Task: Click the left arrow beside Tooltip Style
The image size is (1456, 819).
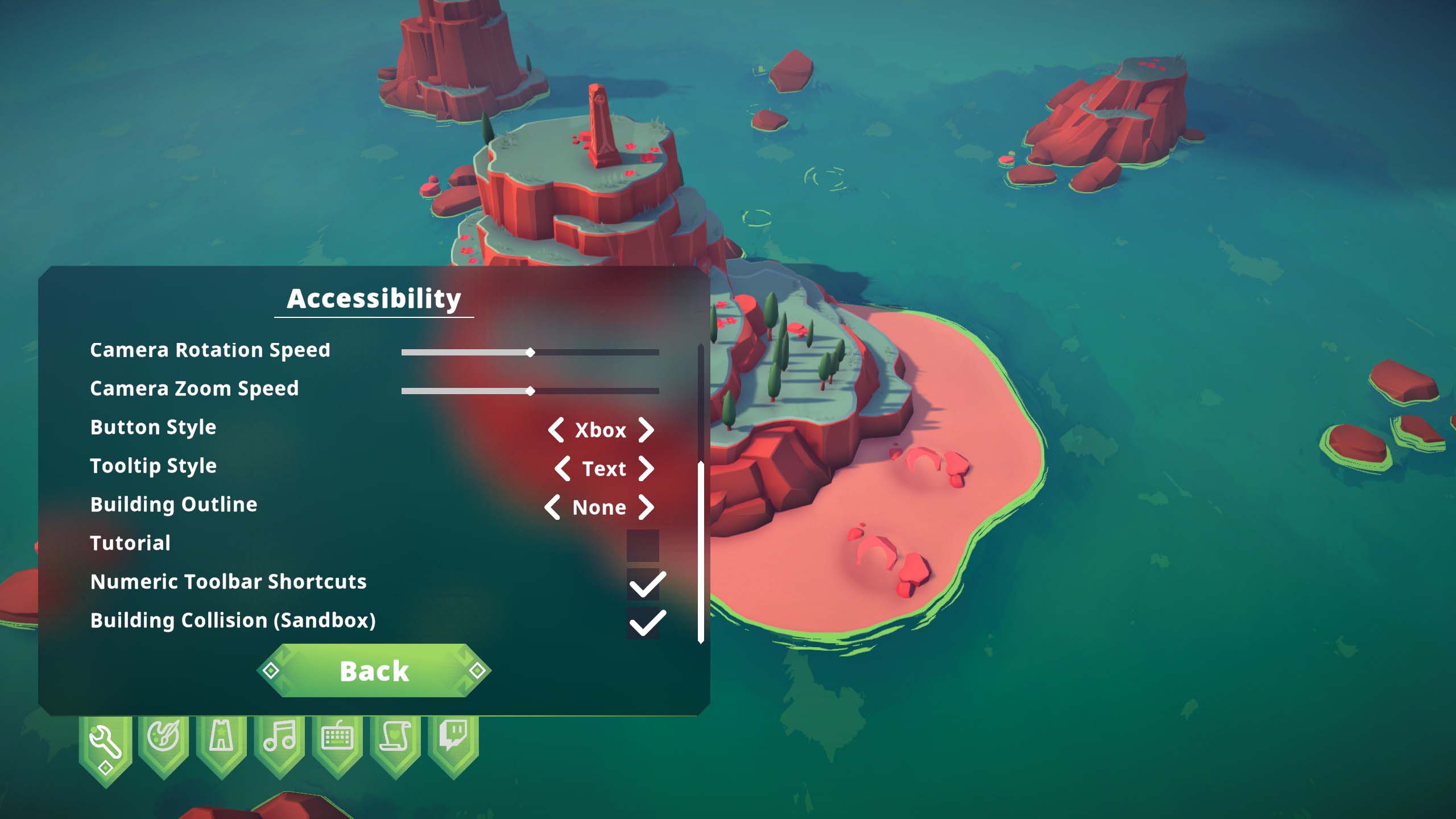Action: (x=562, y=469)
